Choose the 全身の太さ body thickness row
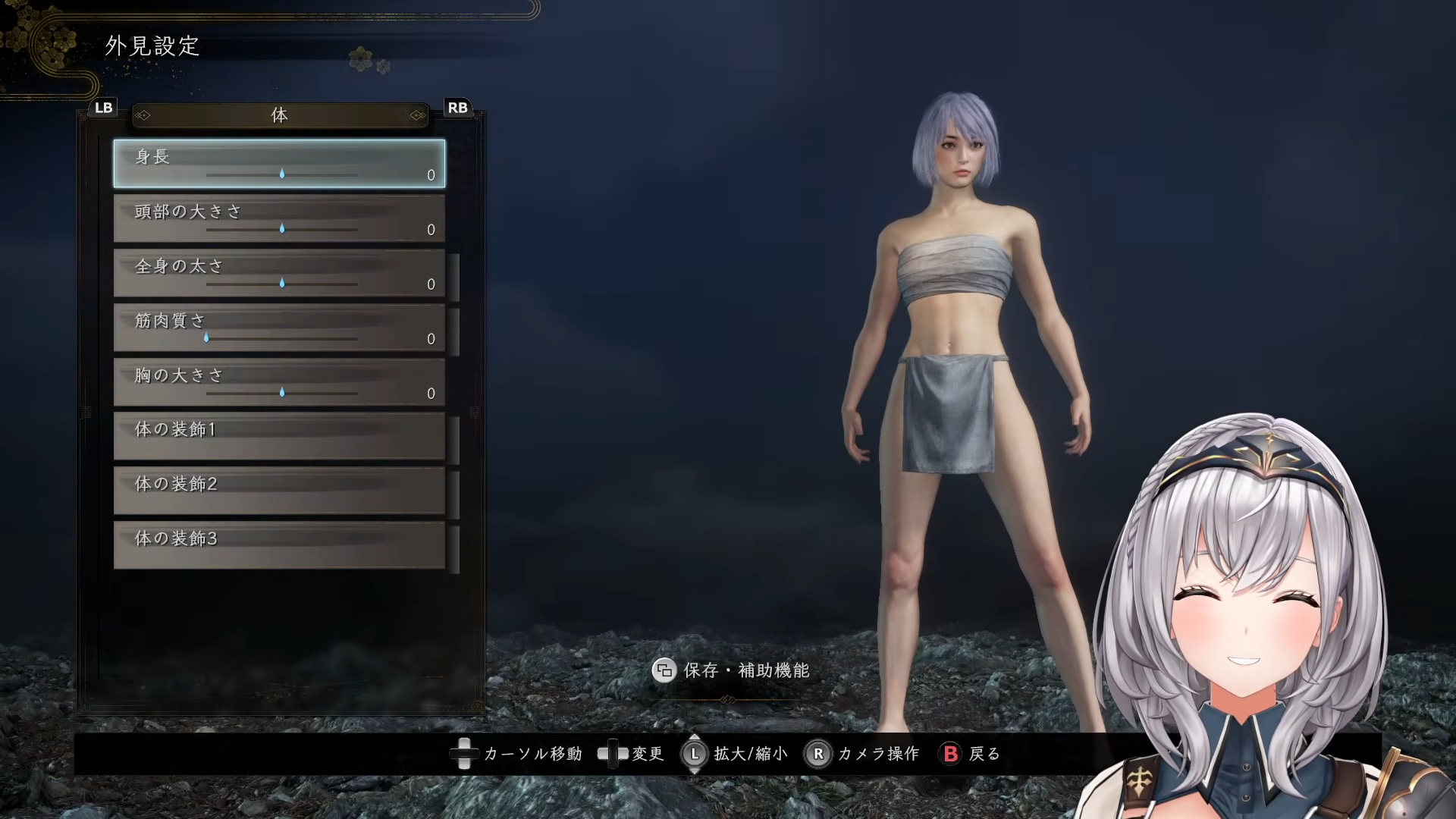 [x=279, y=273]
